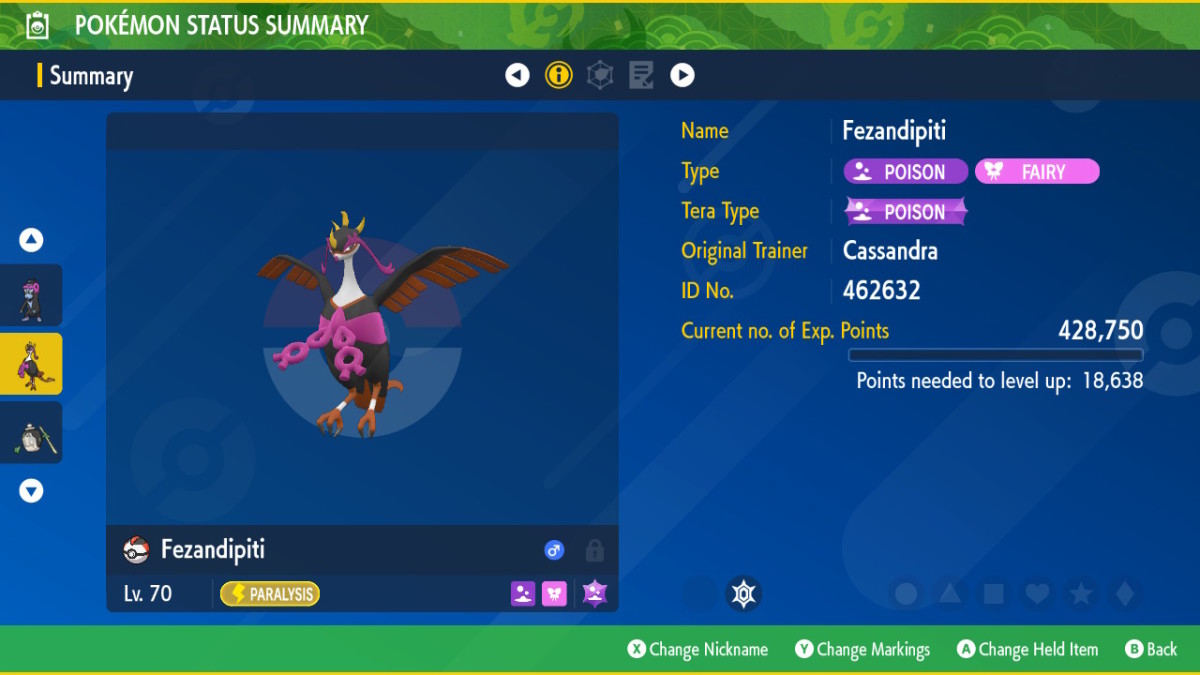Open the moves and notes tab
Screen dimensions: 1200x675
pyautogui.click(x=641, y=75)
